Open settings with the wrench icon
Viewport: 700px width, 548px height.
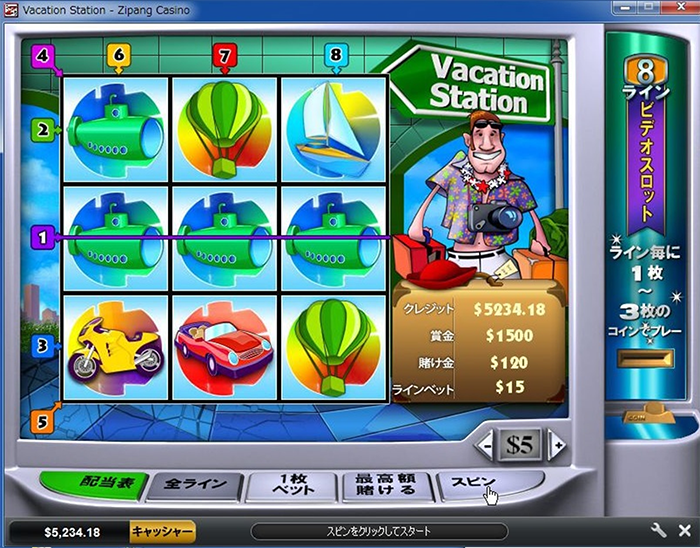[658, 531]
